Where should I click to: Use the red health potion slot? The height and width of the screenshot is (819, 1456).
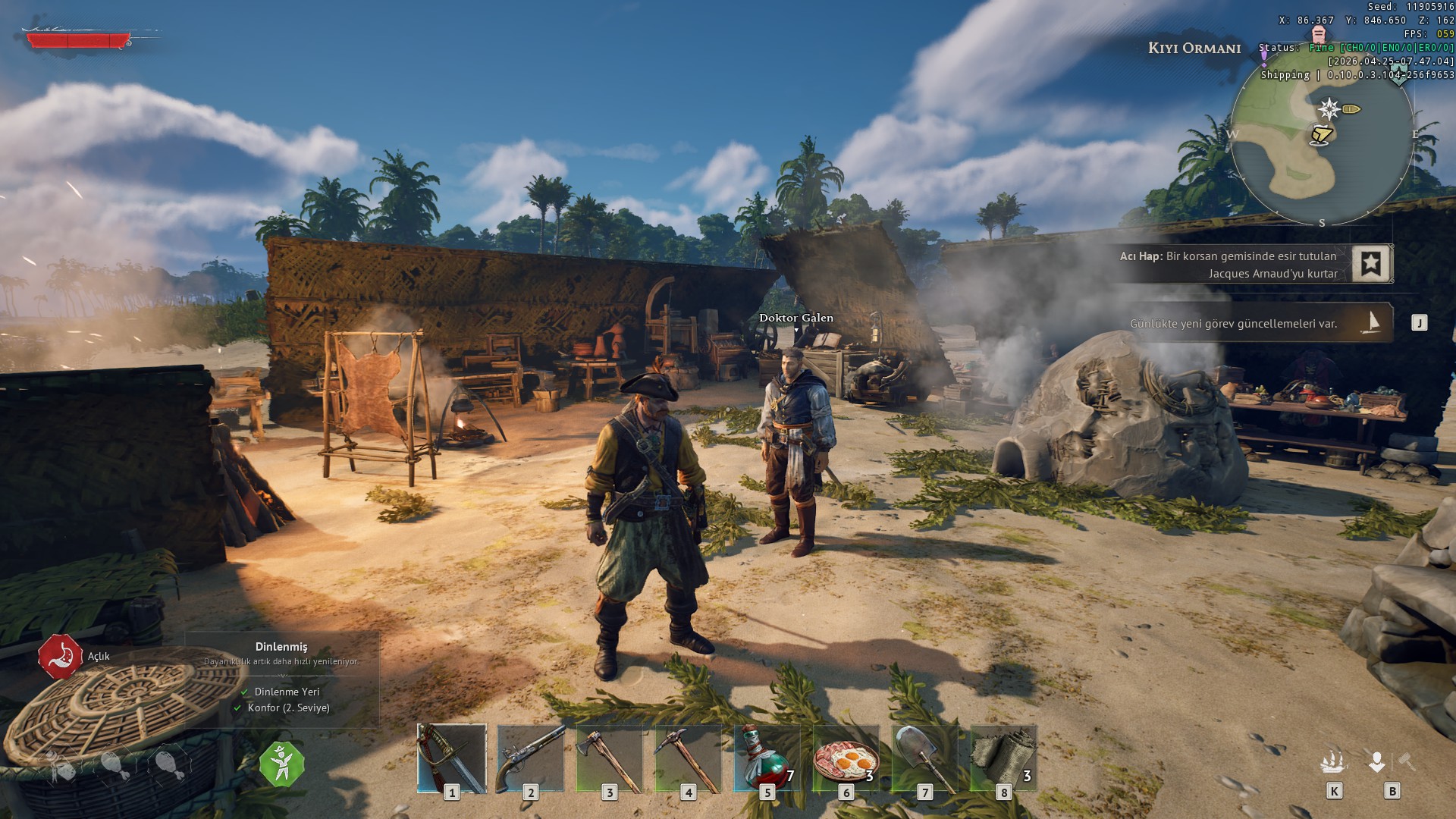[767, 758]
